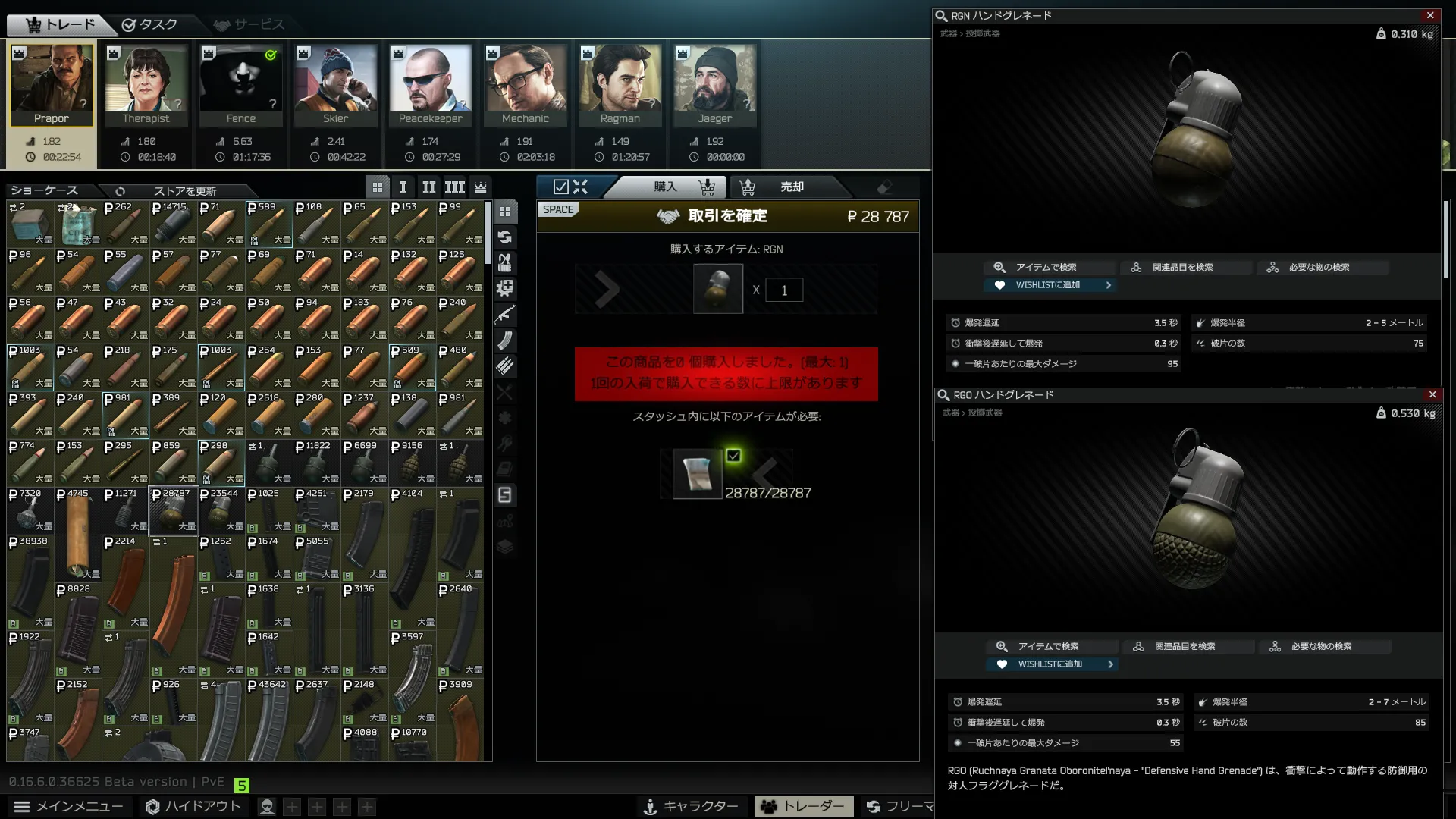
Task: Switch to the 売却 (Sell) tab
Action: coord(790,187)
